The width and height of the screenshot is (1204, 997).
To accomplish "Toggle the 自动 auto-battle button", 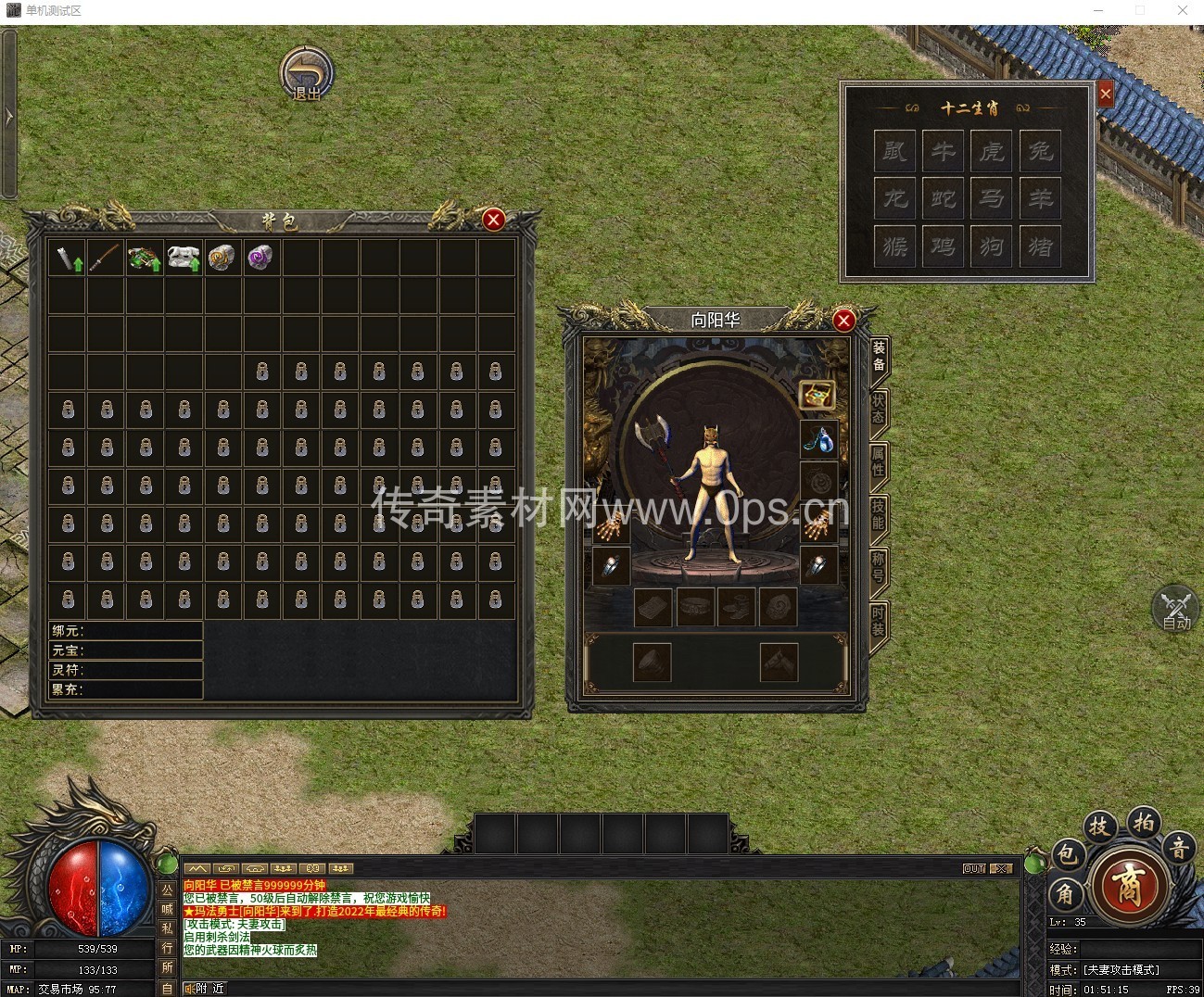I will (x=1175, y=609).
